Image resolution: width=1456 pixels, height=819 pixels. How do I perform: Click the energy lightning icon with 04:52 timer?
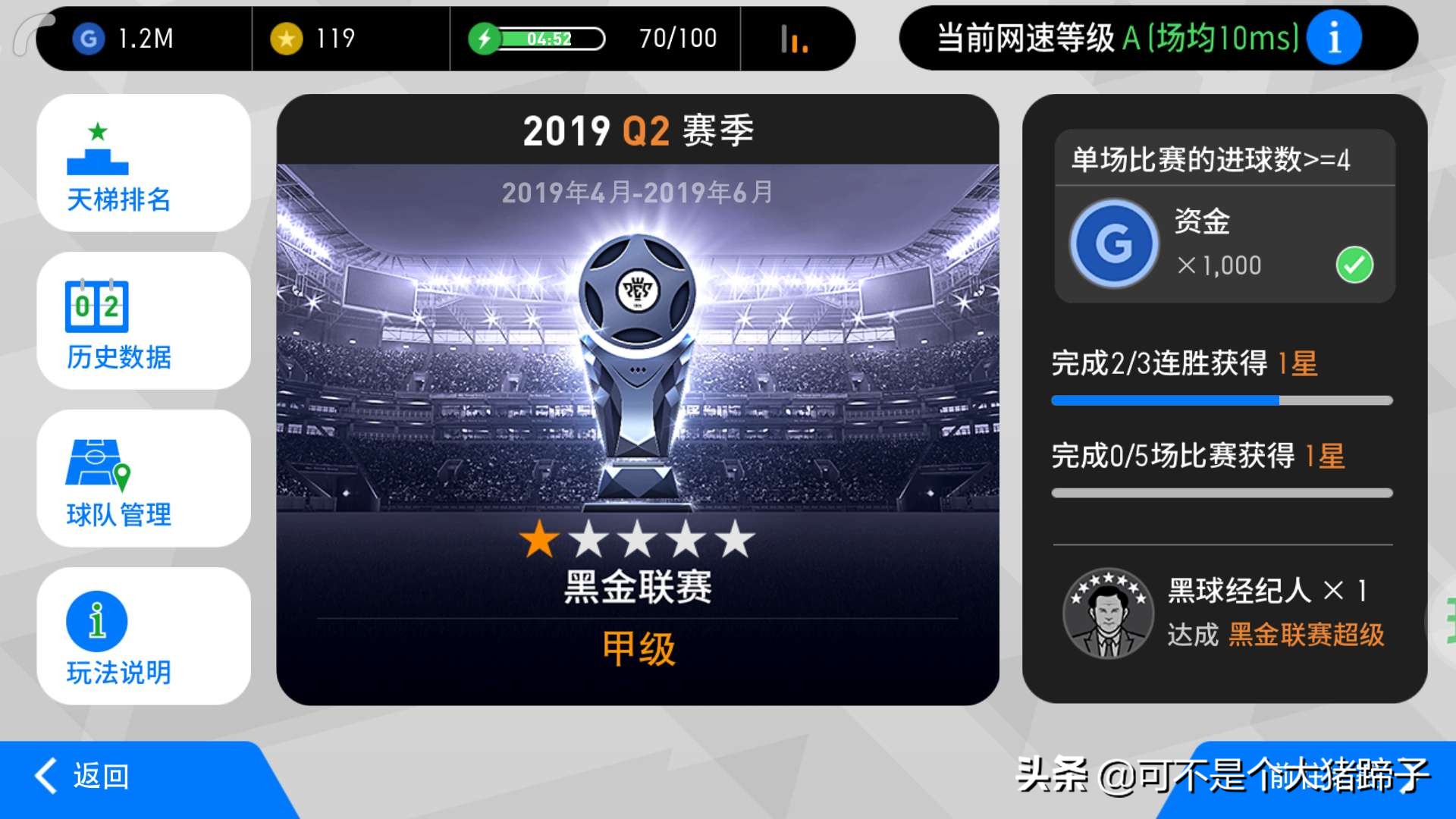coord(486,36)
